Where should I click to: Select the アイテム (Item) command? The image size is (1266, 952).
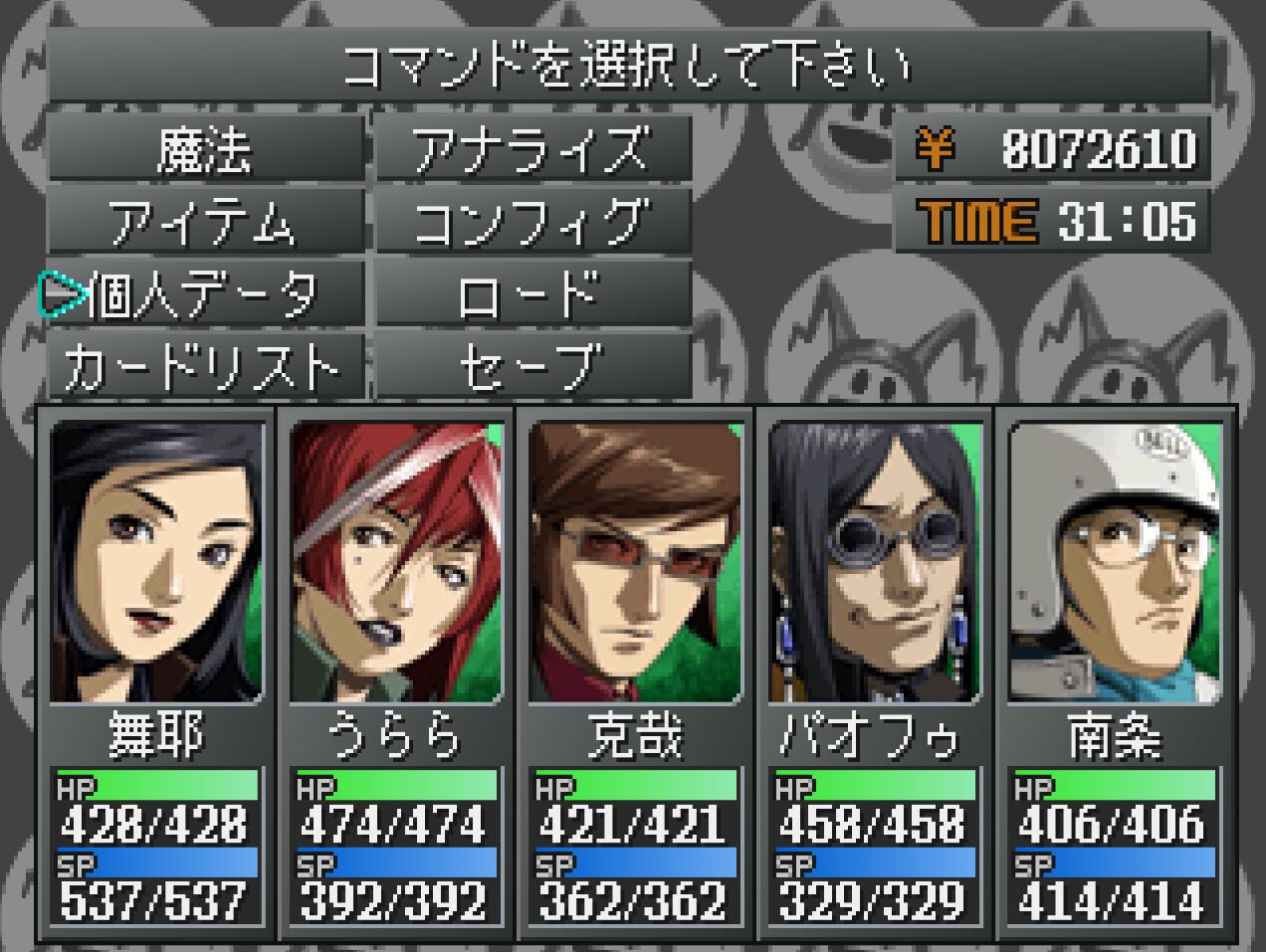(x=205, y=222)
